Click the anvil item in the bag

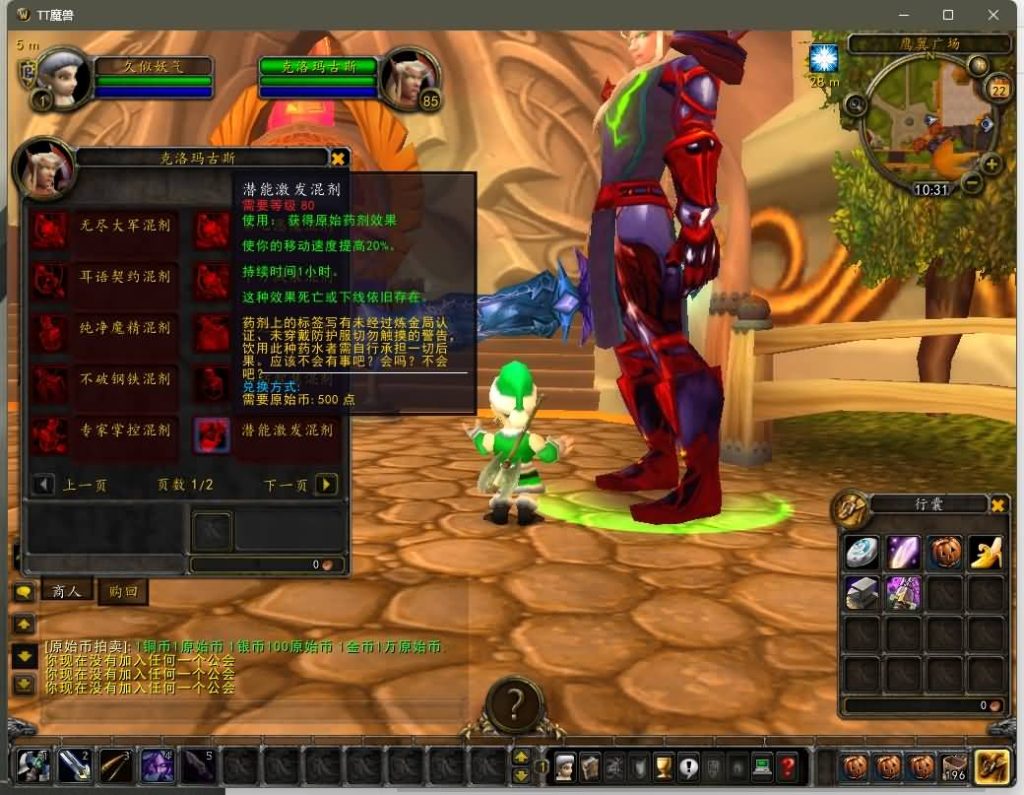(x=861, y=593)
